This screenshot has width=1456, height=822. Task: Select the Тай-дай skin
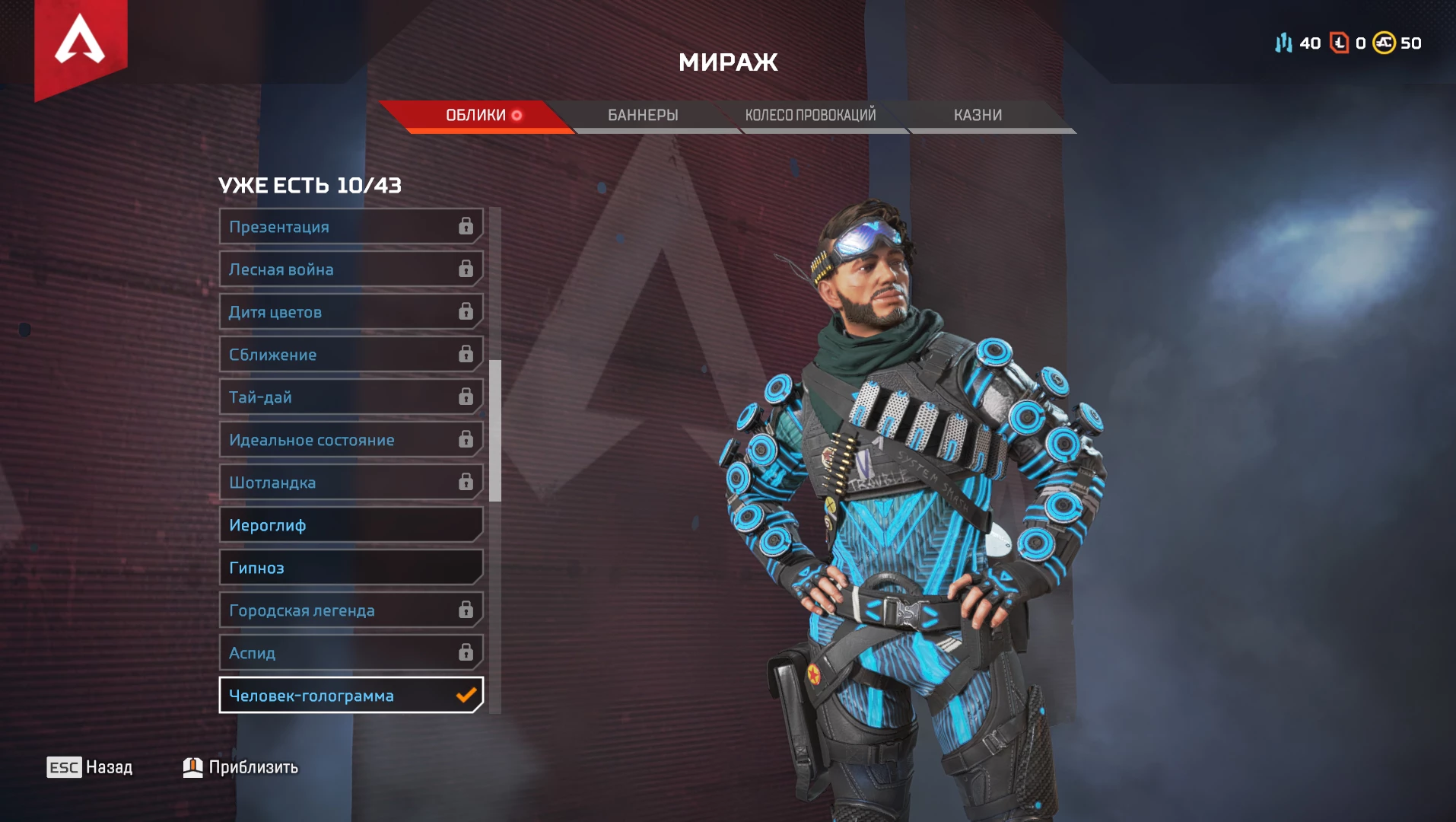coord(351,397)
